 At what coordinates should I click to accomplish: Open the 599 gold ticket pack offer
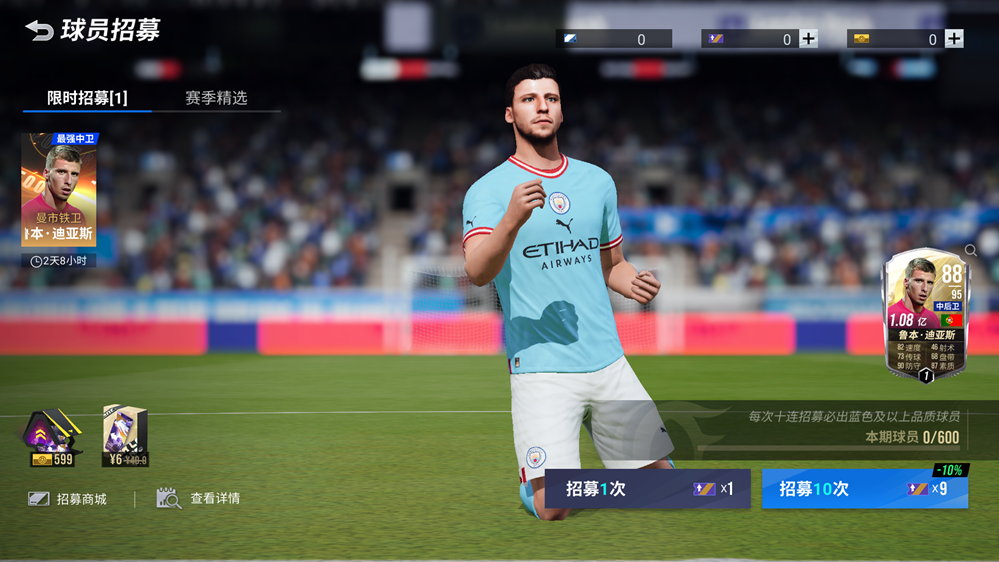point(53,438)
